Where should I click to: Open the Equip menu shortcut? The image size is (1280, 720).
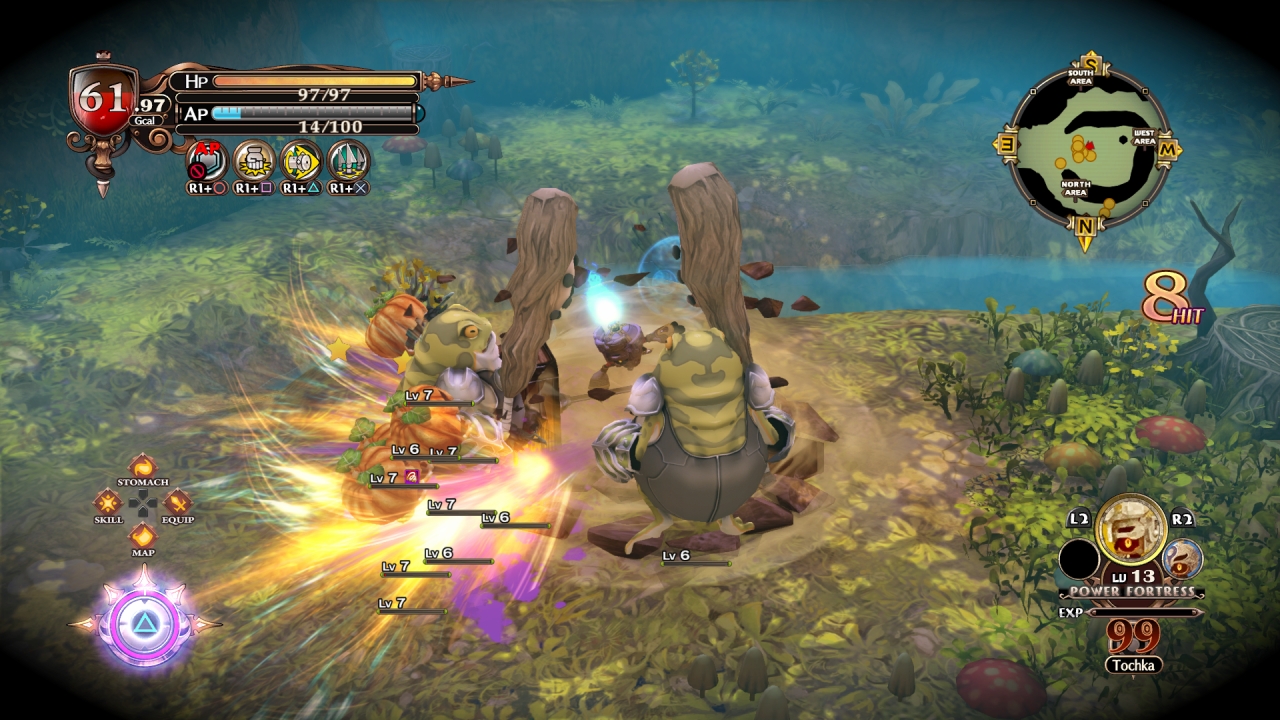[x=177, y=501]
